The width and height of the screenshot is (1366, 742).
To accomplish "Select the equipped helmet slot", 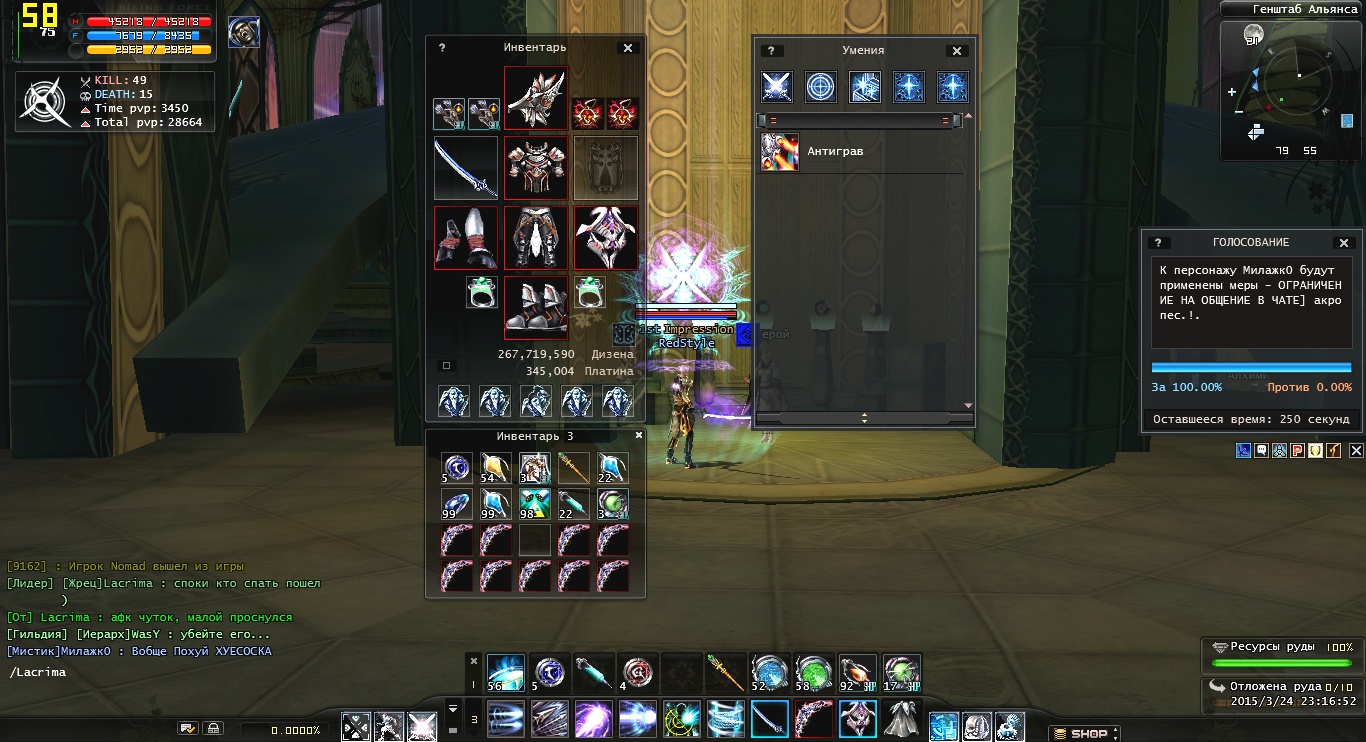I will click(536, 98).
